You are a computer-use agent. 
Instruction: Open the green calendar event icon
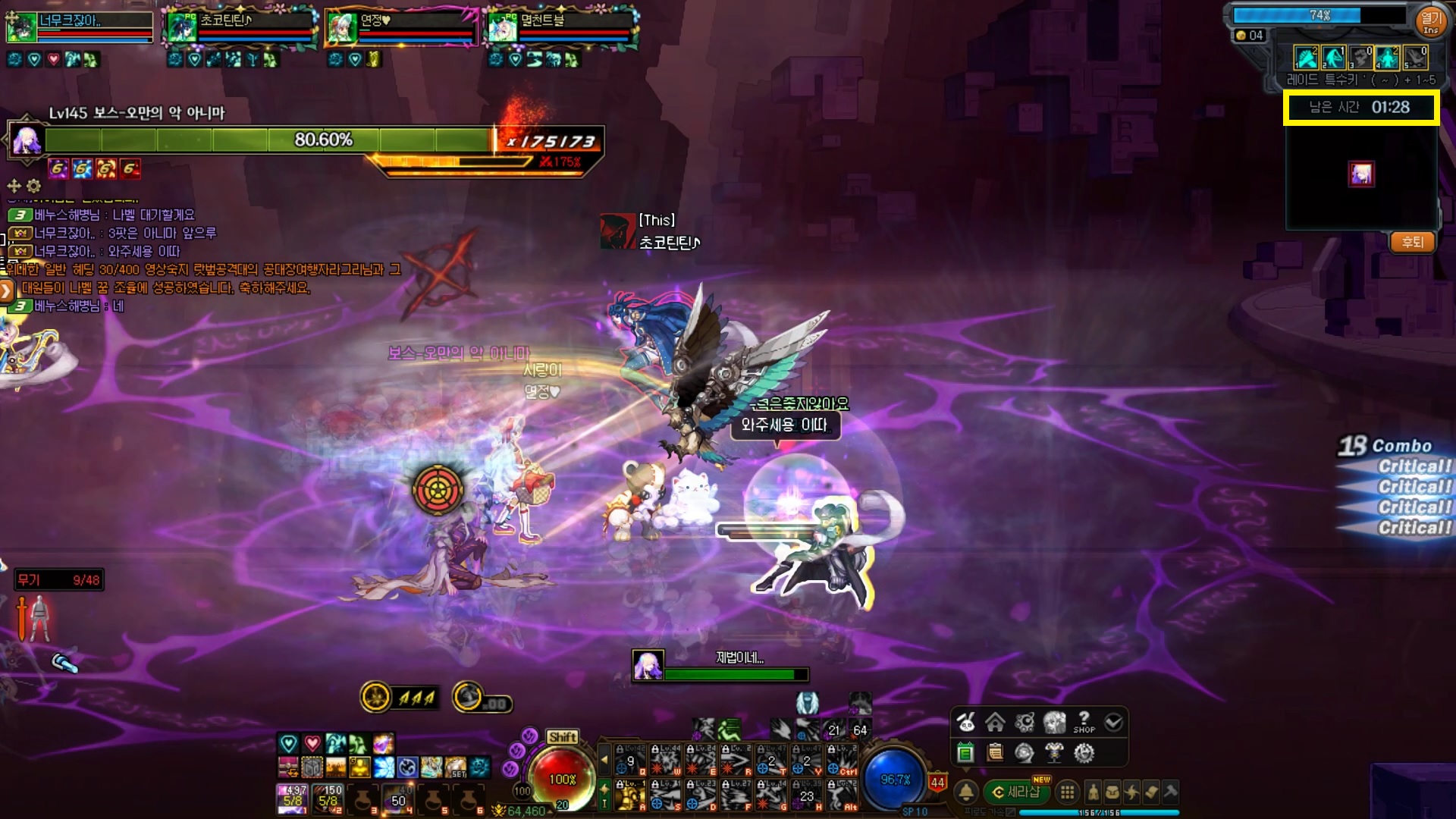coord(965,753)
